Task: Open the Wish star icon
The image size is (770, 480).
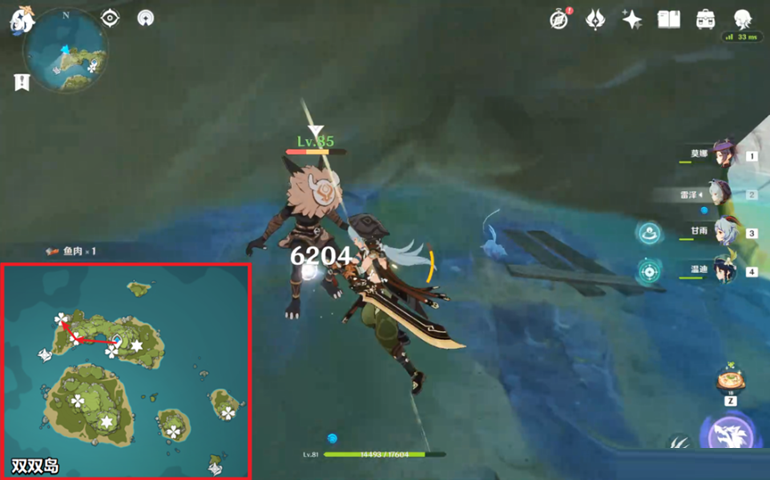Action: click(632, 19)
